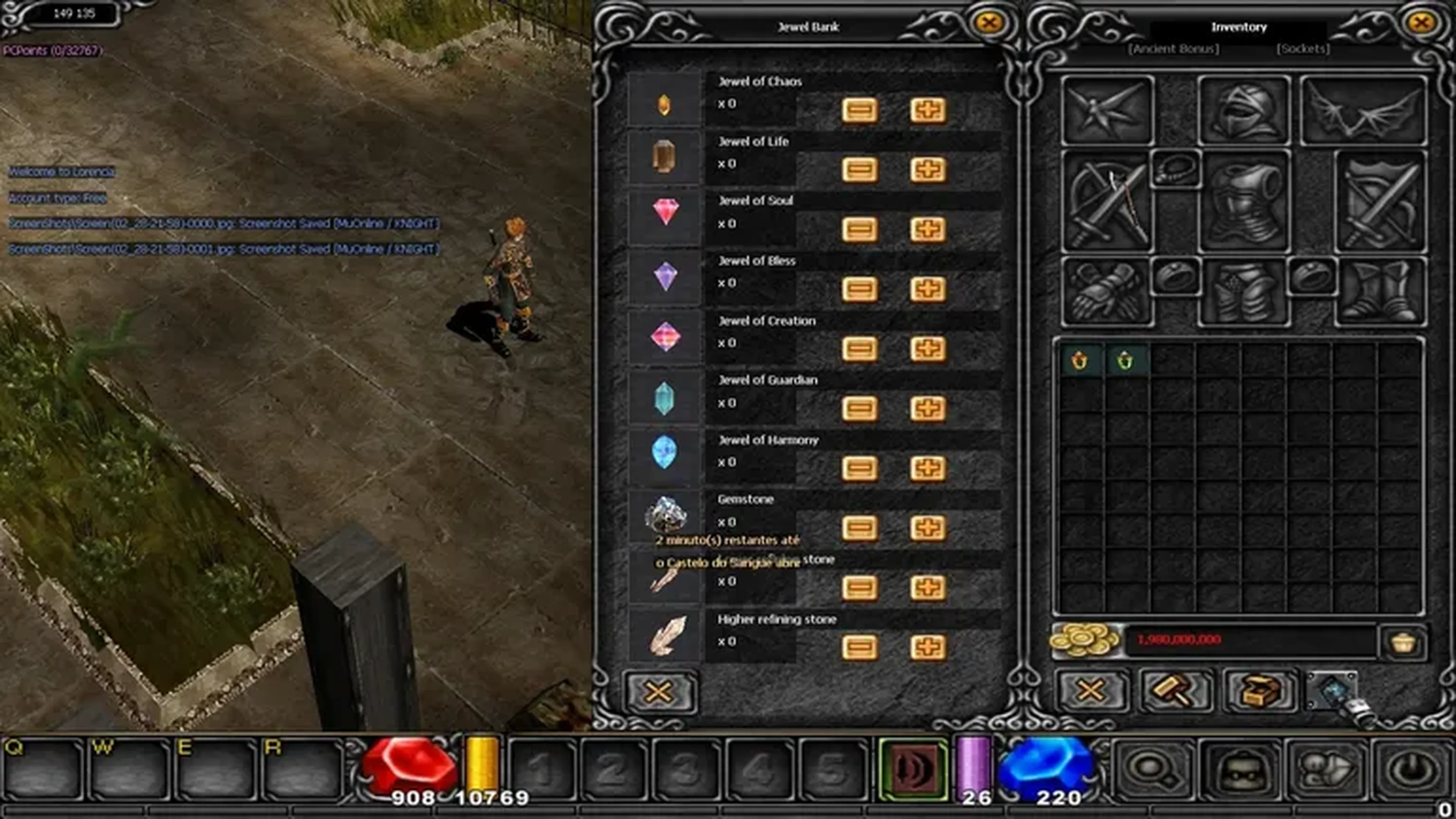Viewport: 1456px width, 819px height.
Task: Increase Jewel of Harmony count
Action: pos(927,469)
